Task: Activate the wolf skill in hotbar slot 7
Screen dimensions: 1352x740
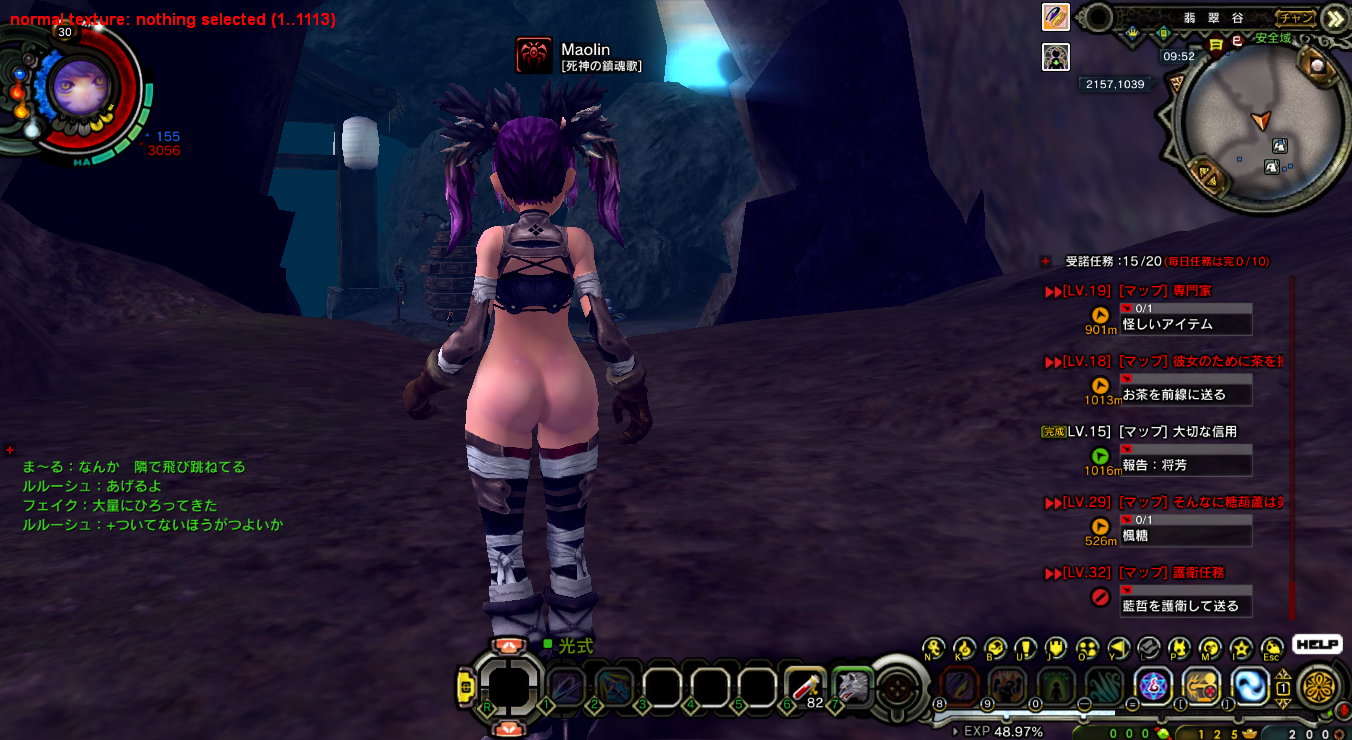Action: pyautogui.click(x=853, y=685)
